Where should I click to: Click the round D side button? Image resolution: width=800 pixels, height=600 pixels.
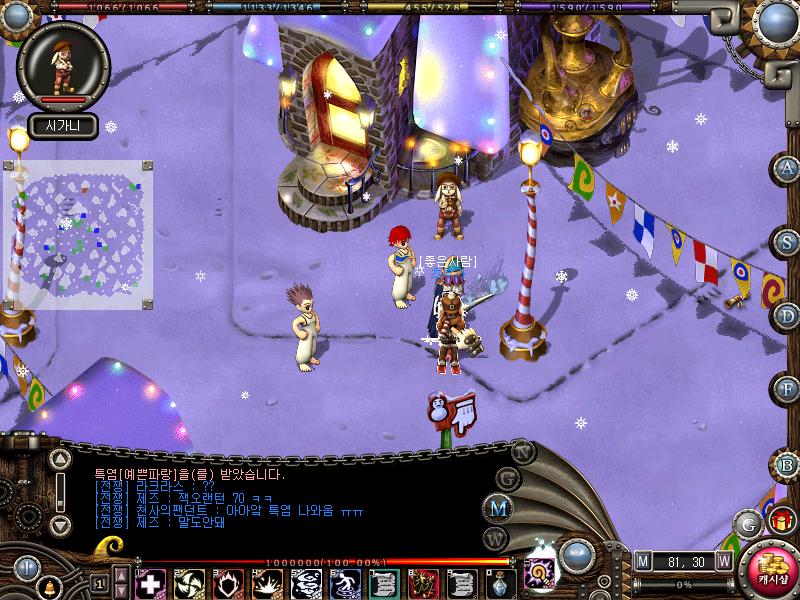(788, 316)
